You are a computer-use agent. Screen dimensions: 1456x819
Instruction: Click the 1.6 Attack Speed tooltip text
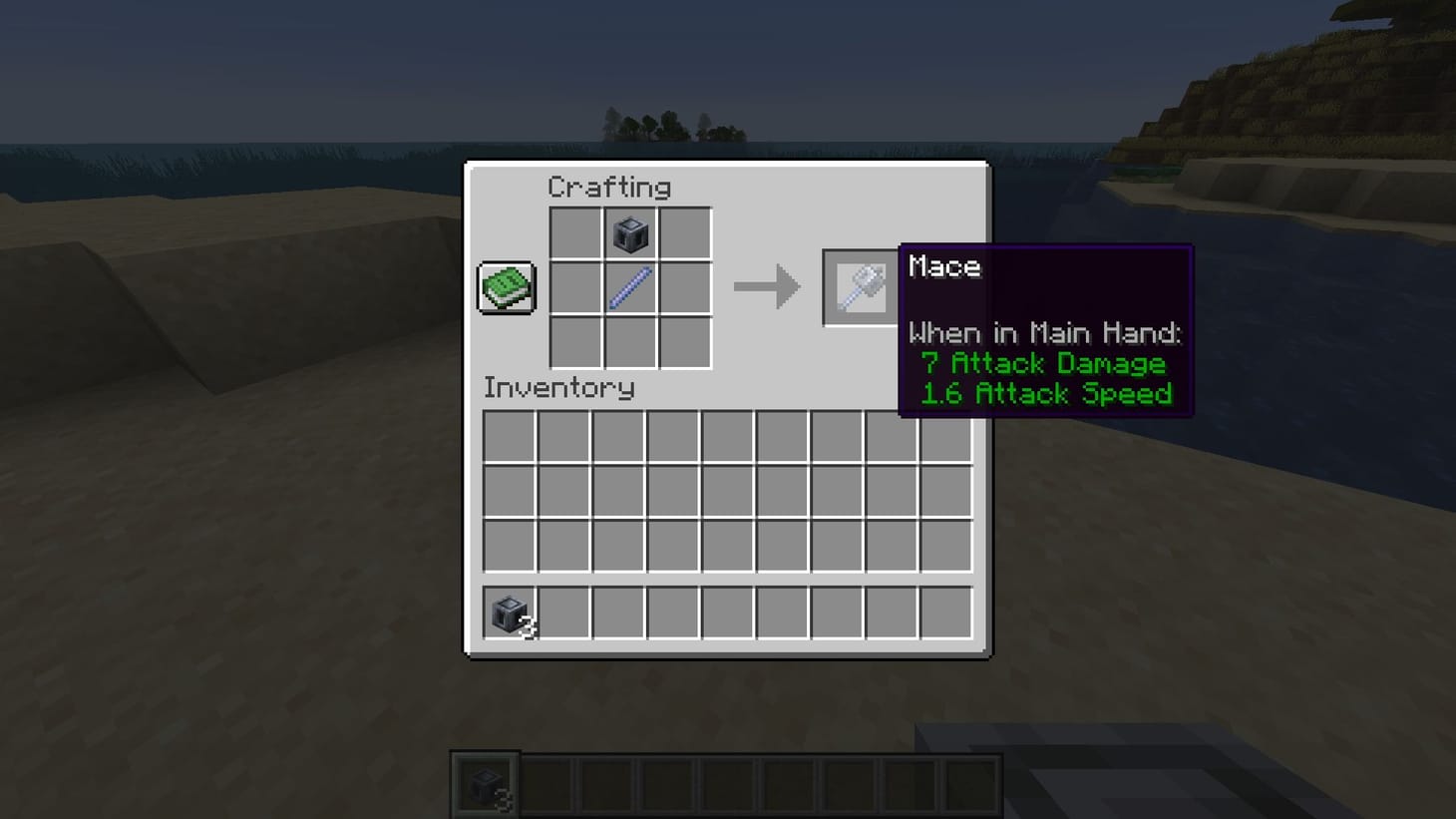(x=1047, y=393)
